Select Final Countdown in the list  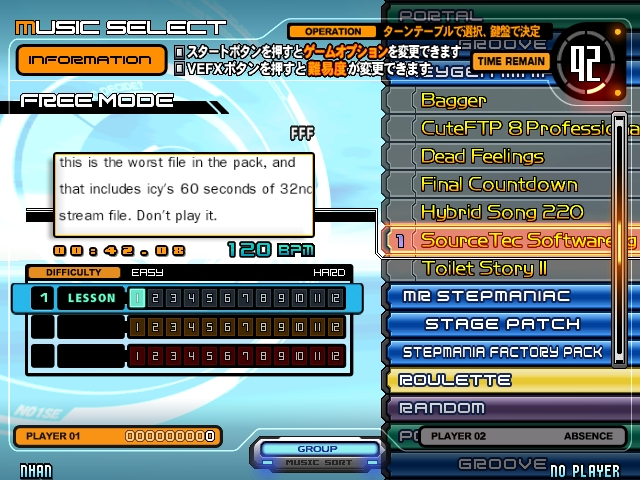point(498,184)
